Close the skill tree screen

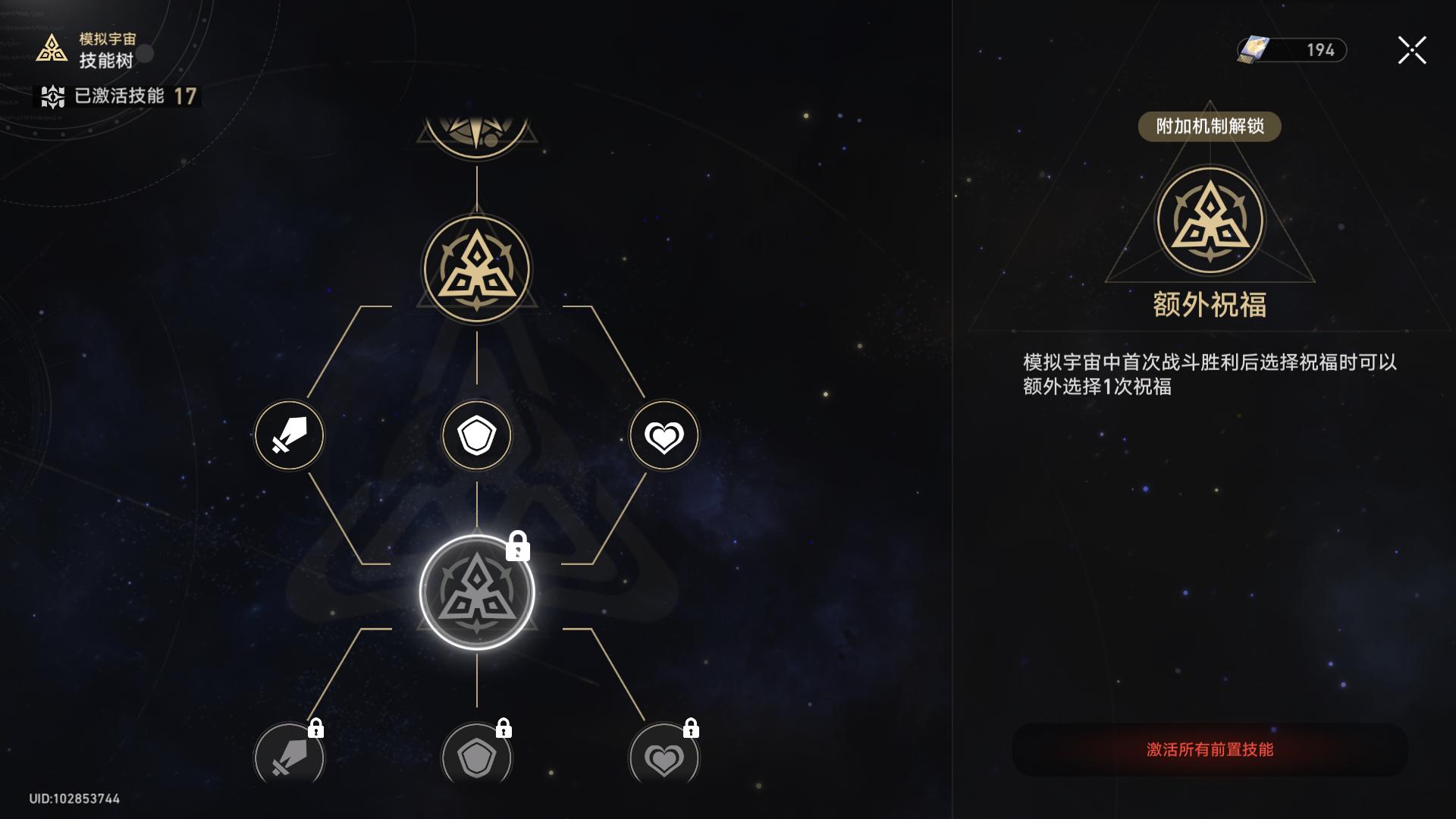(1411, 51)
